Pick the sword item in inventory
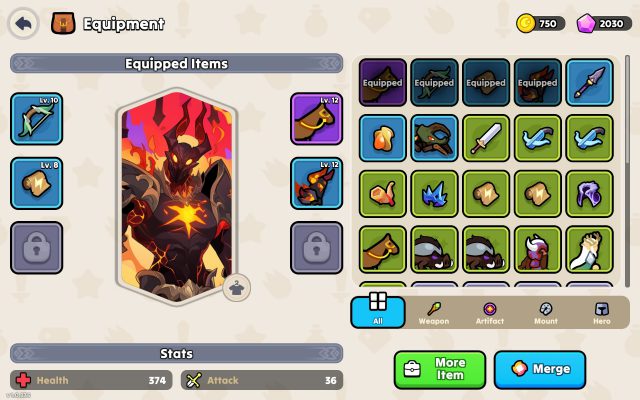The image size is (640, 400). 486,138
